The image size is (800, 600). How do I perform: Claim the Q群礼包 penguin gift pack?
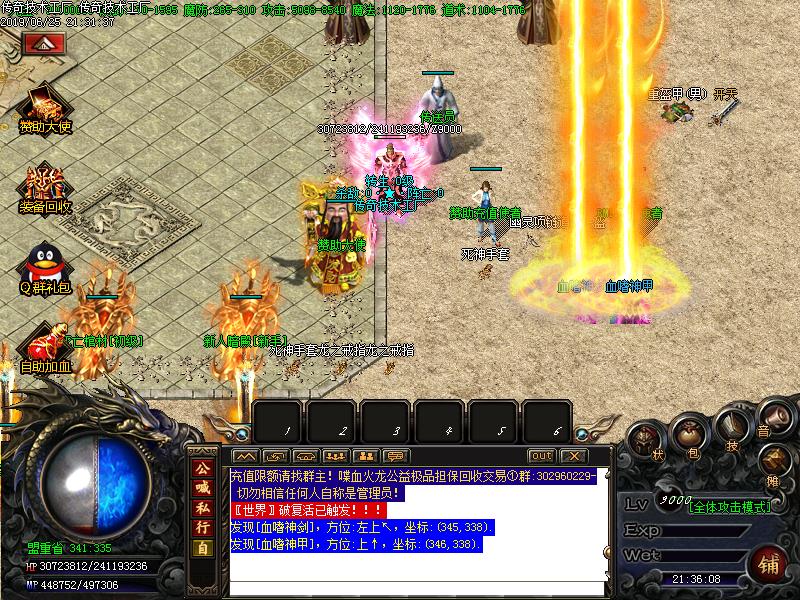coord(45,265)
